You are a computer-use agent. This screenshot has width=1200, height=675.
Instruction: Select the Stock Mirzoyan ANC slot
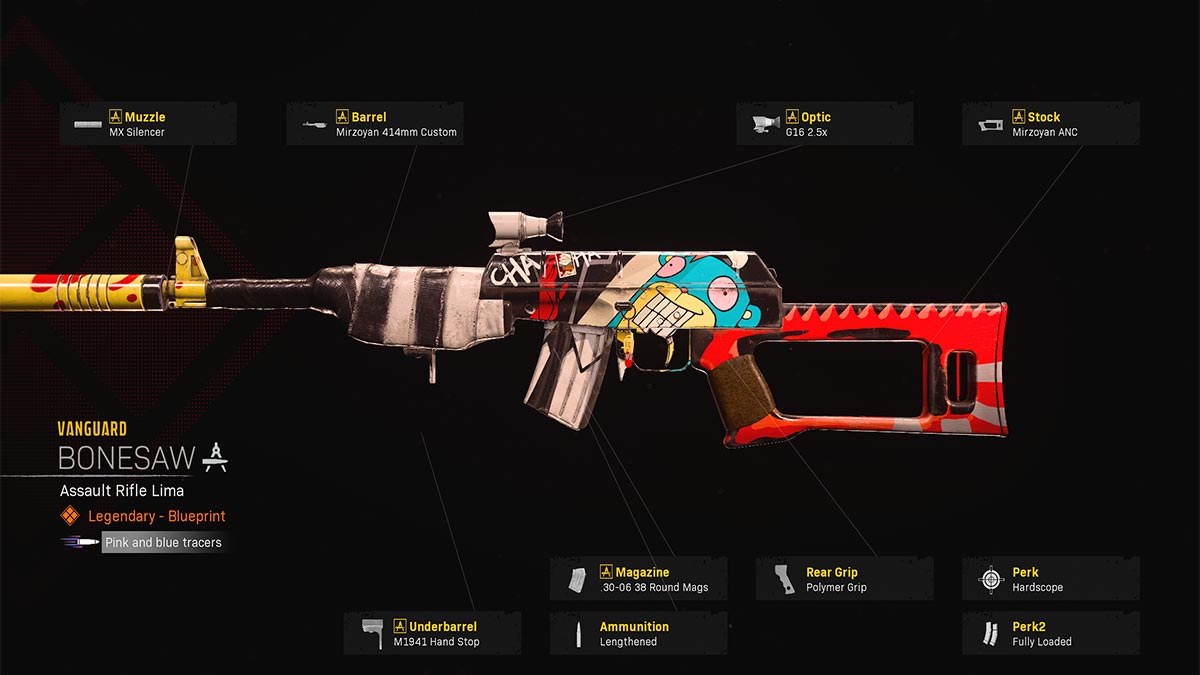[1050, 124]
